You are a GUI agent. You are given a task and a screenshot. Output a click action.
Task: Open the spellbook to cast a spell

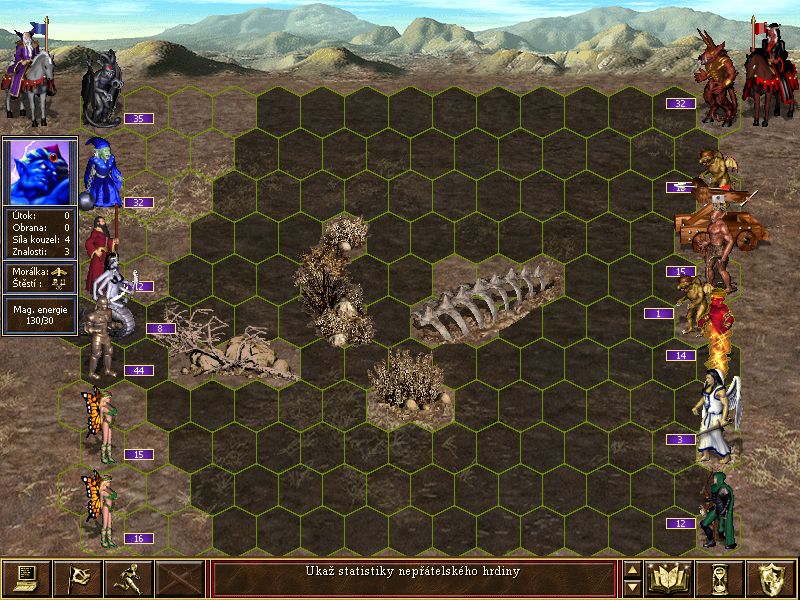(670, 578)
